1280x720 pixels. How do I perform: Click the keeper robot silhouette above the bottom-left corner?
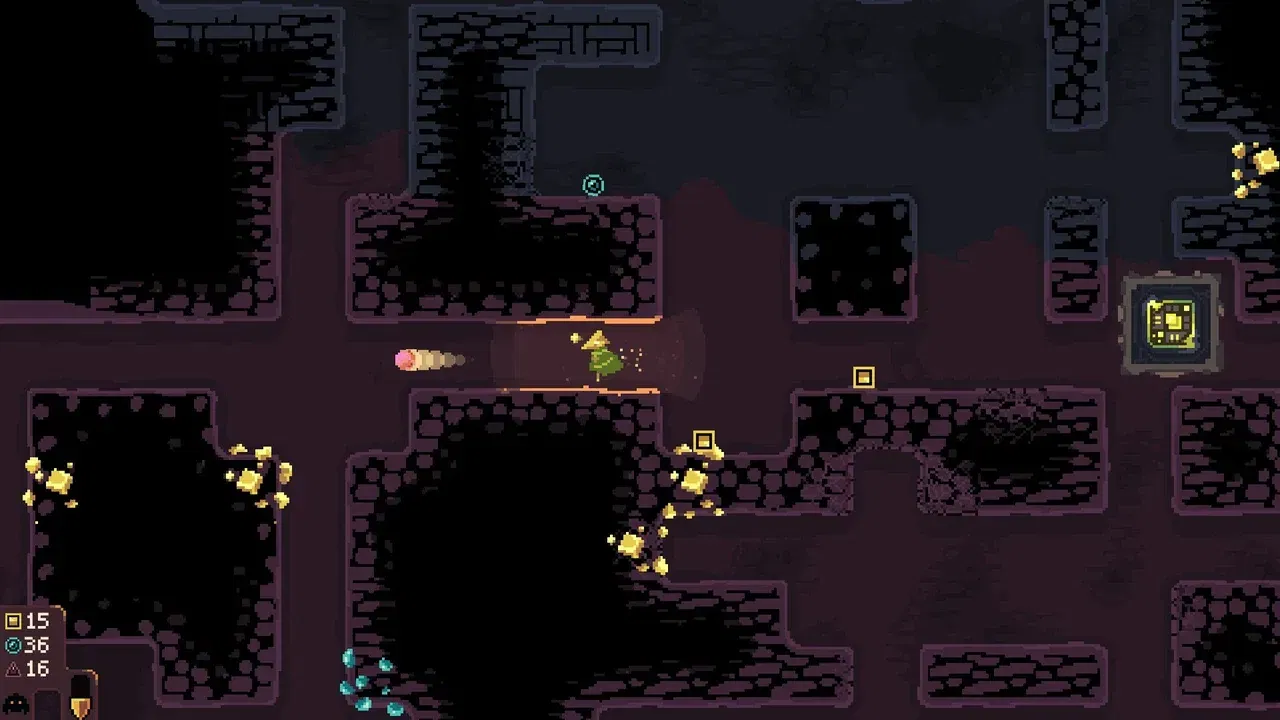tap(15, 704)
